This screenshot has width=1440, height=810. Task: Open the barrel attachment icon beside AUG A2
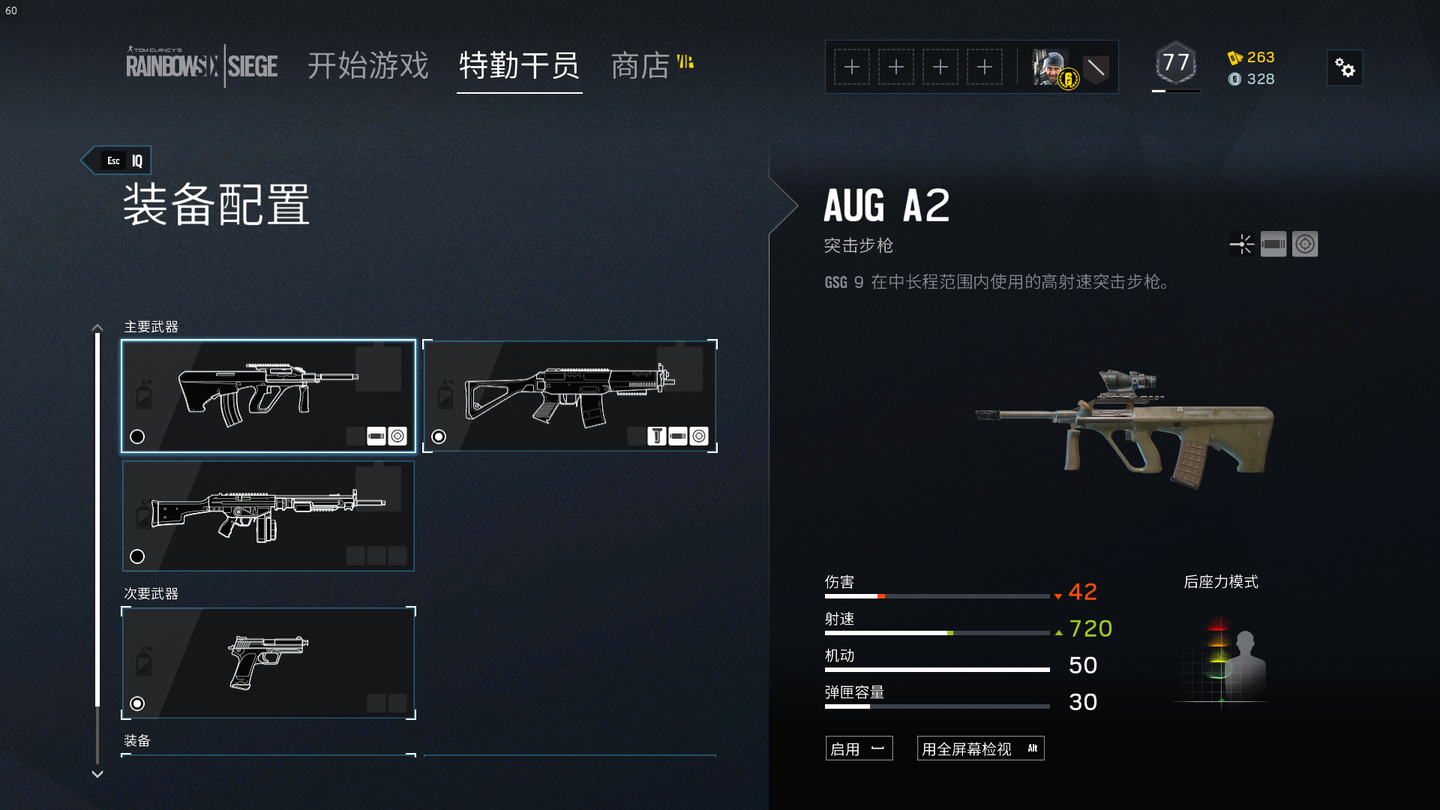1272,243
